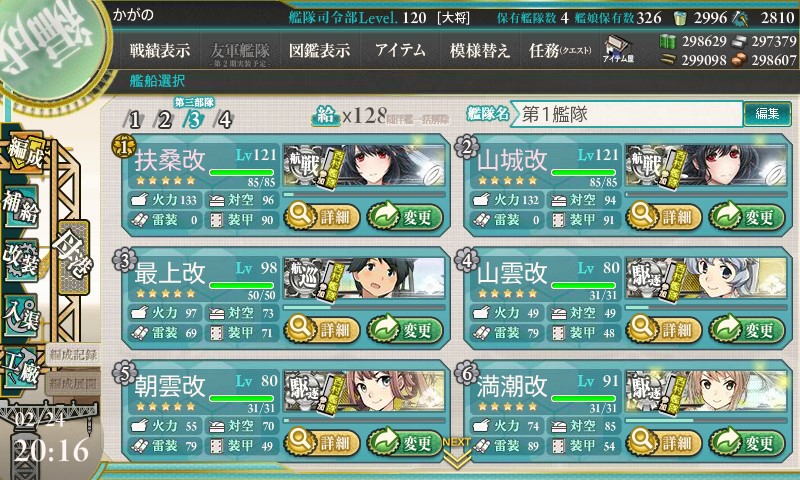Open the 図鑑表示 encyclopedia

pos(319,50)
